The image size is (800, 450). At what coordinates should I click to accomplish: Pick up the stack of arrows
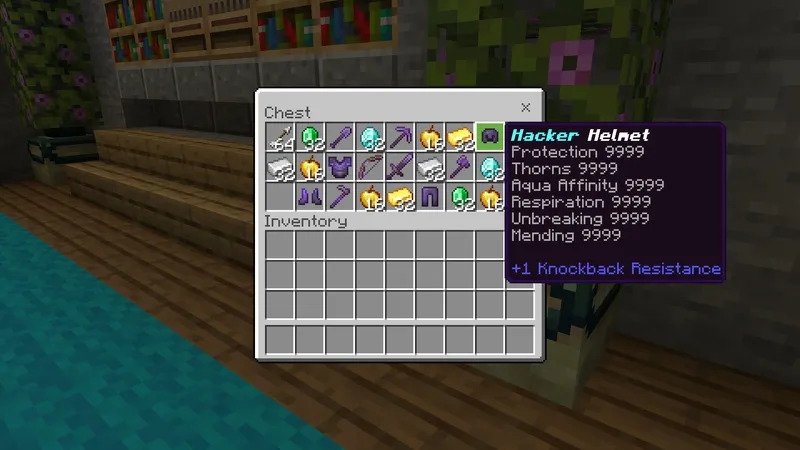[x=281, y=136]
